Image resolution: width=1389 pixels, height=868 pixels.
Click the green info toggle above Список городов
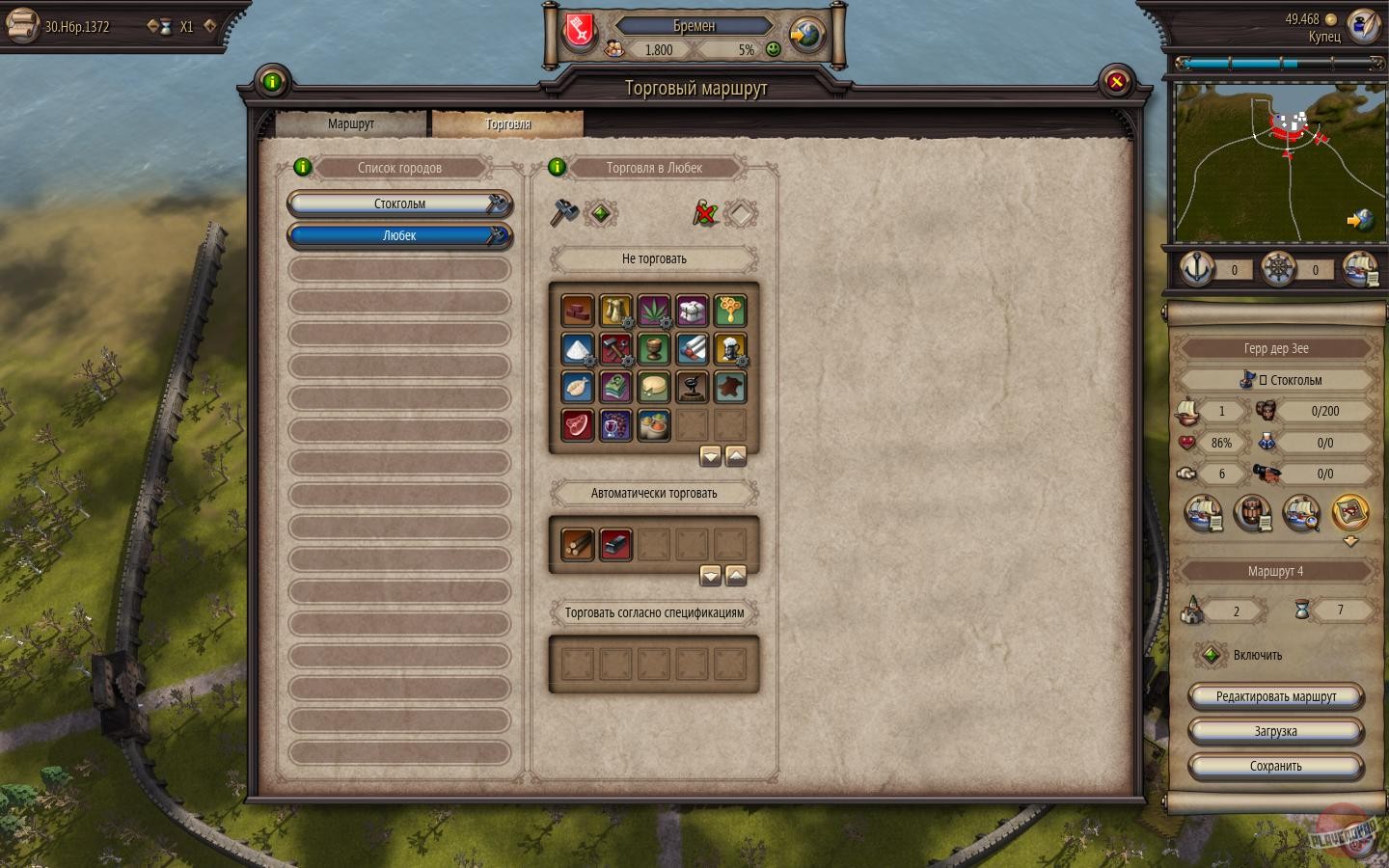pyautogui.click(x=303, y=167)
